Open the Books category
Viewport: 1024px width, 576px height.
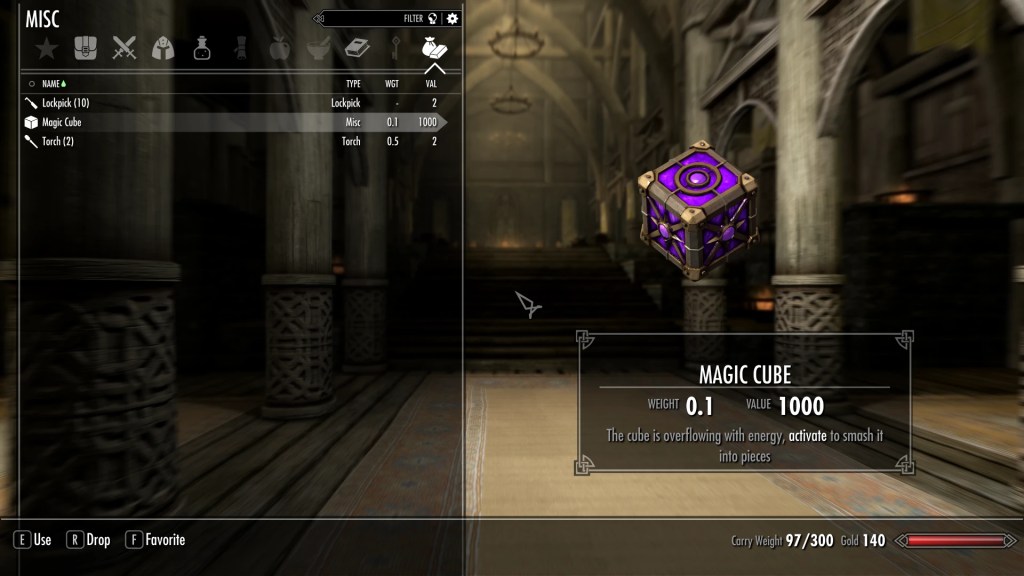coord(357,47)
